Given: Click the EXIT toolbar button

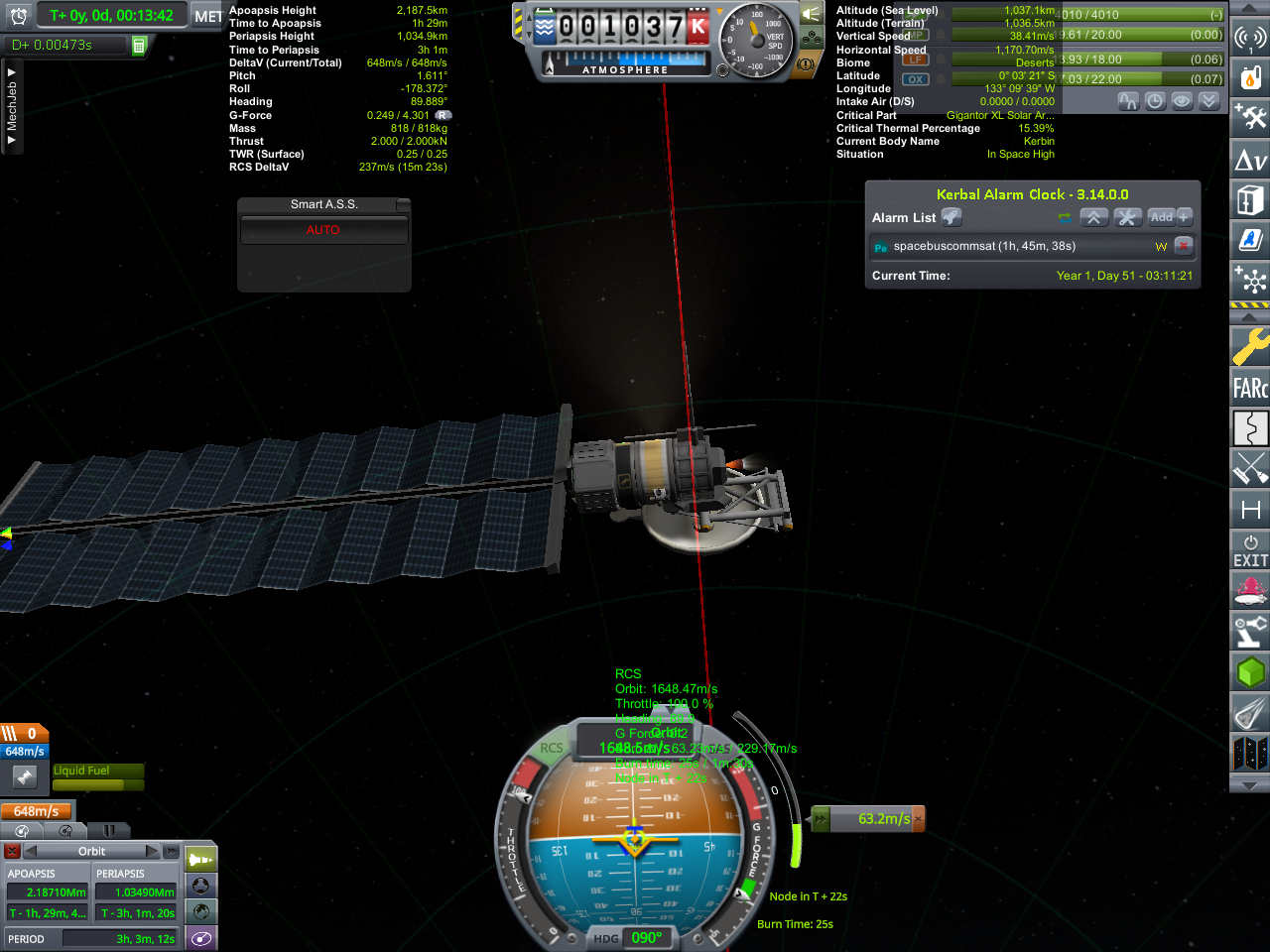Looking at the screenshot, I should coord(1250,551).
